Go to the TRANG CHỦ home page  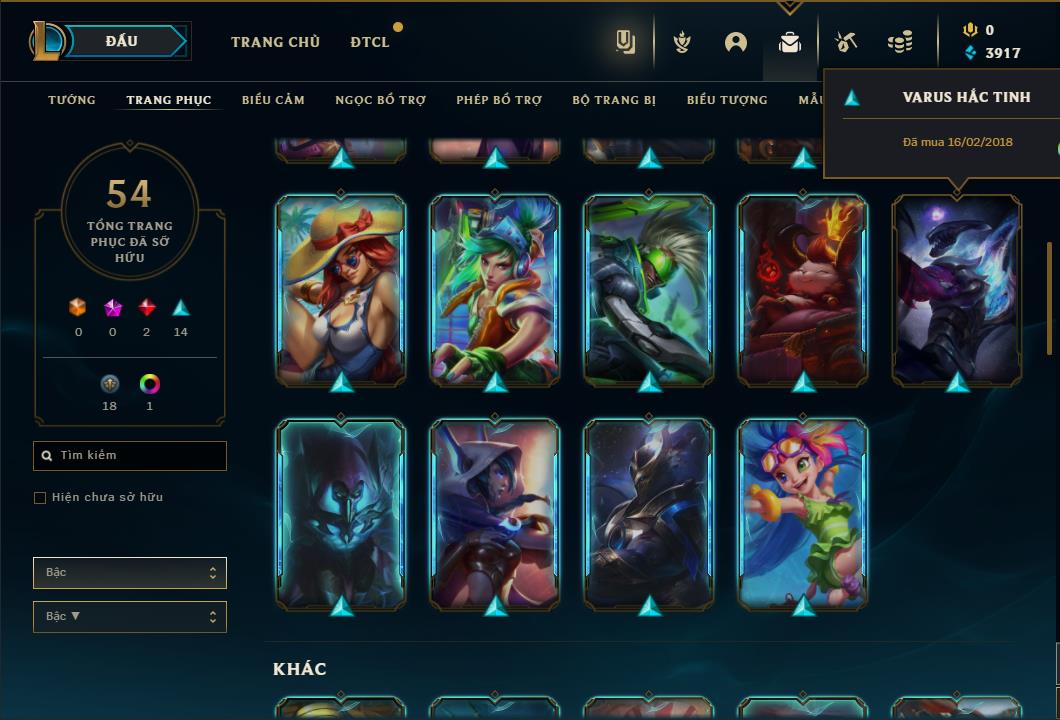point(275,42)
